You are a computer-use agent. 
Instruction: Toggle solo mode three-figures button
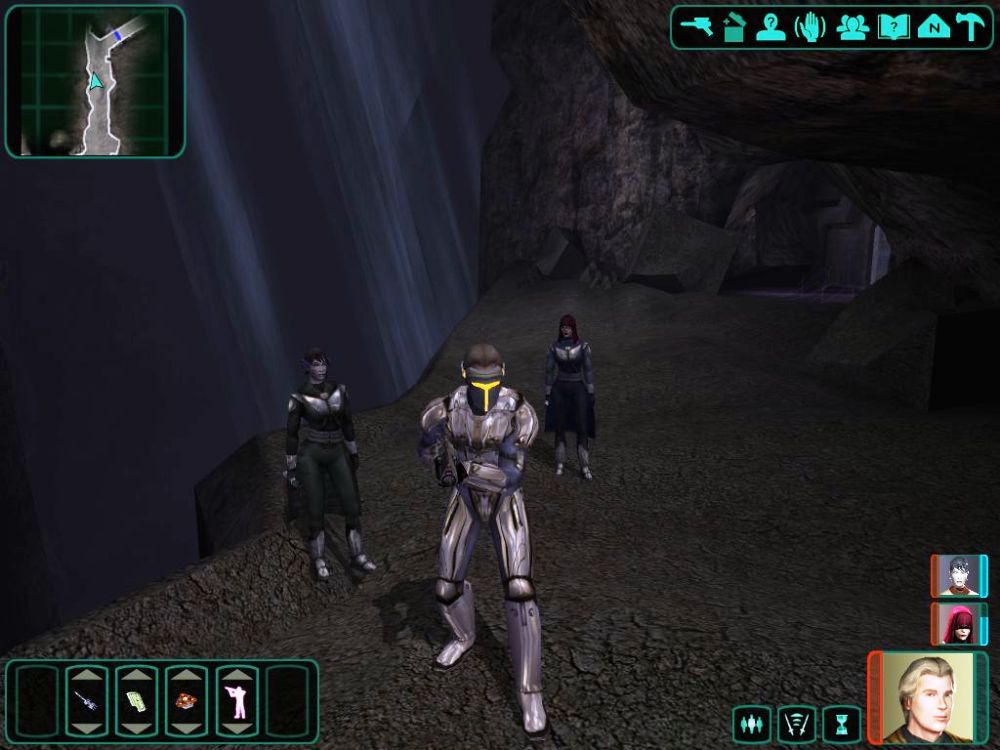(x=751, y=723)
